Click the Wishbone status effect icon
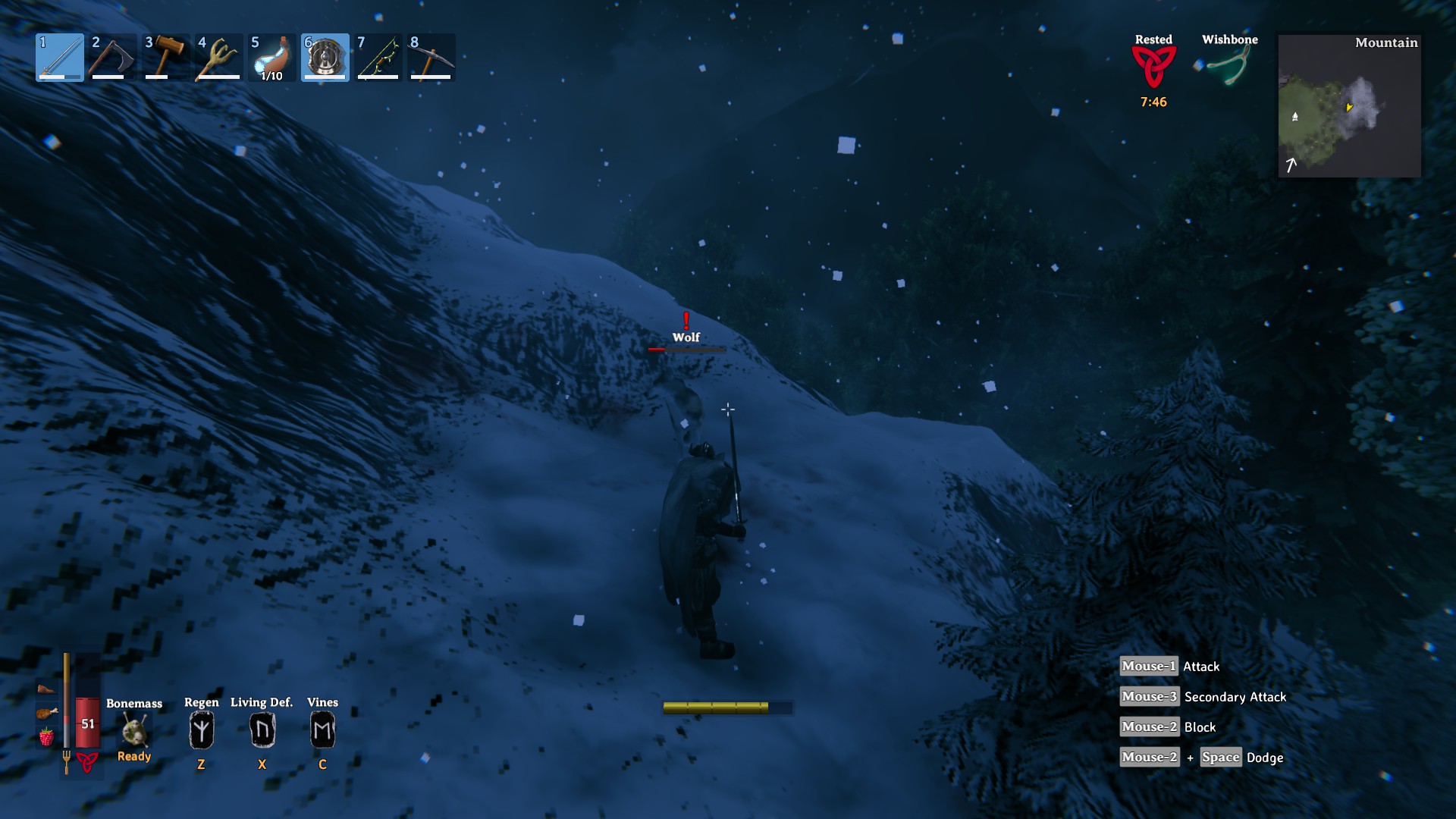1456x819 pixels. pyautogui.click(x=1229, y=68)
